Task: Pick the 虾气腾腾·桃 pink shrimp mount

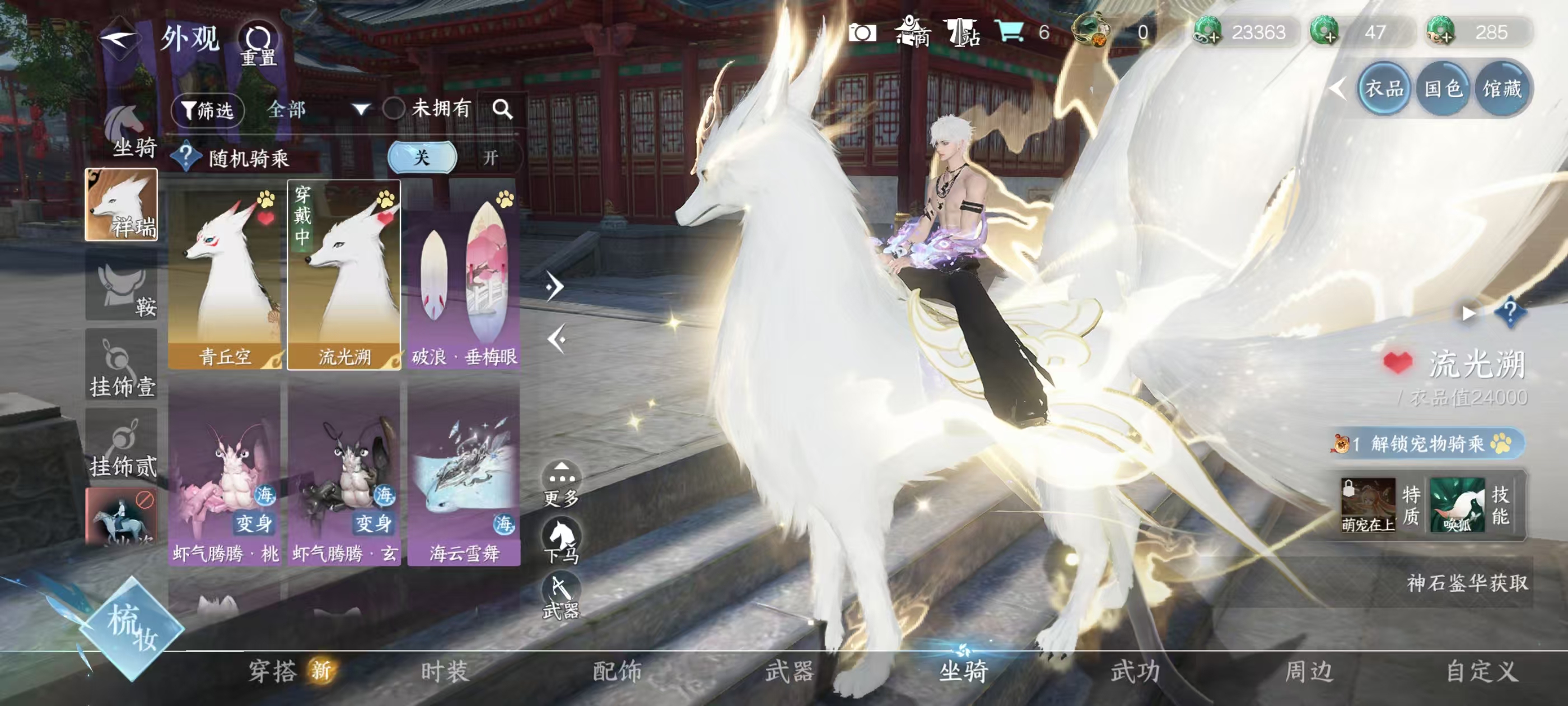Action: pyautogui.click(x=225, y=472)
